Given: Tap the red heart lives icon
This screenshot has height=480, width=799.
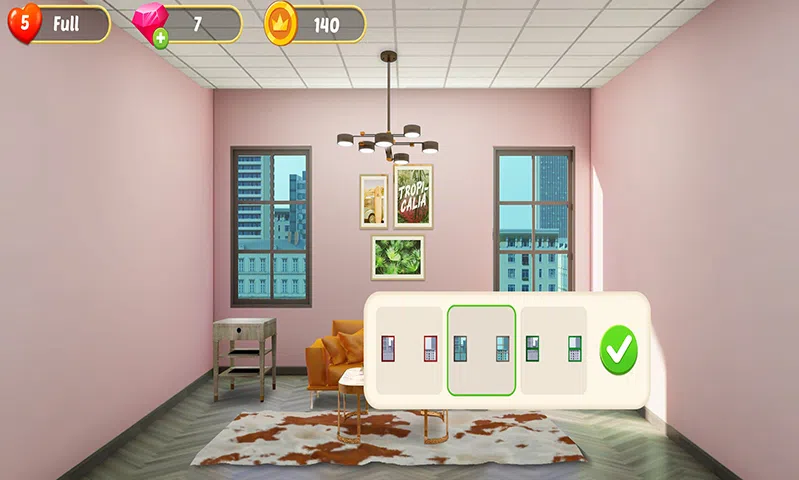Looking at the screenshot, I should [x=24, y=24].
